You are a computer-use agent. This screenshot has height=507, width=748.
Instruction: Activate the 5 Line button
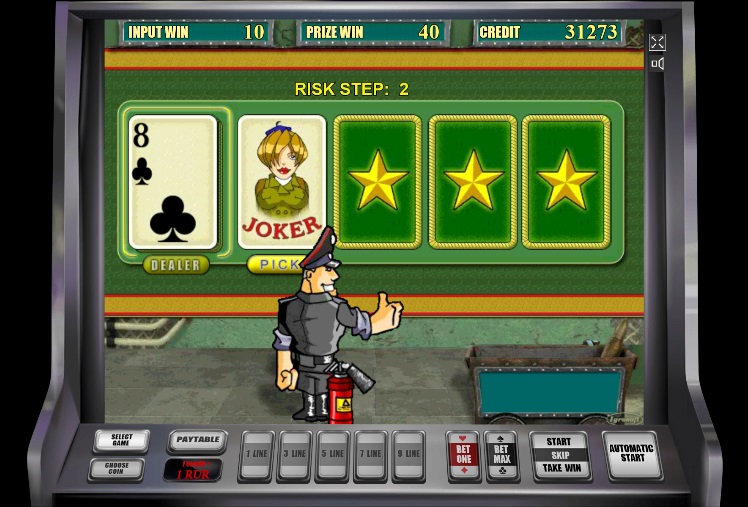pyautogui.click(x=332, y=456)
